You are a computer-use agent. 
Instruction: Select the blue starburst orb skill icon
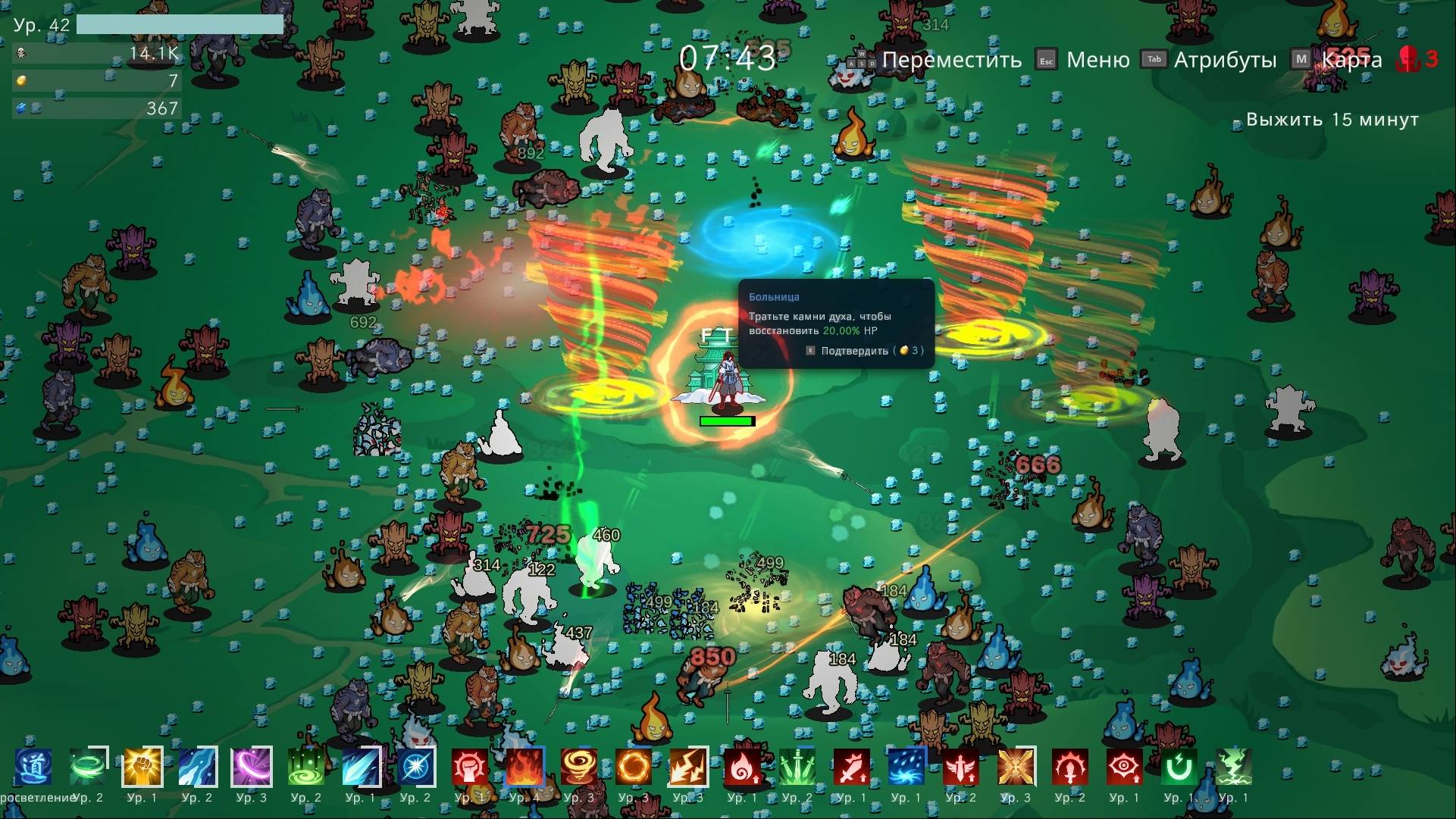[415, 767]
